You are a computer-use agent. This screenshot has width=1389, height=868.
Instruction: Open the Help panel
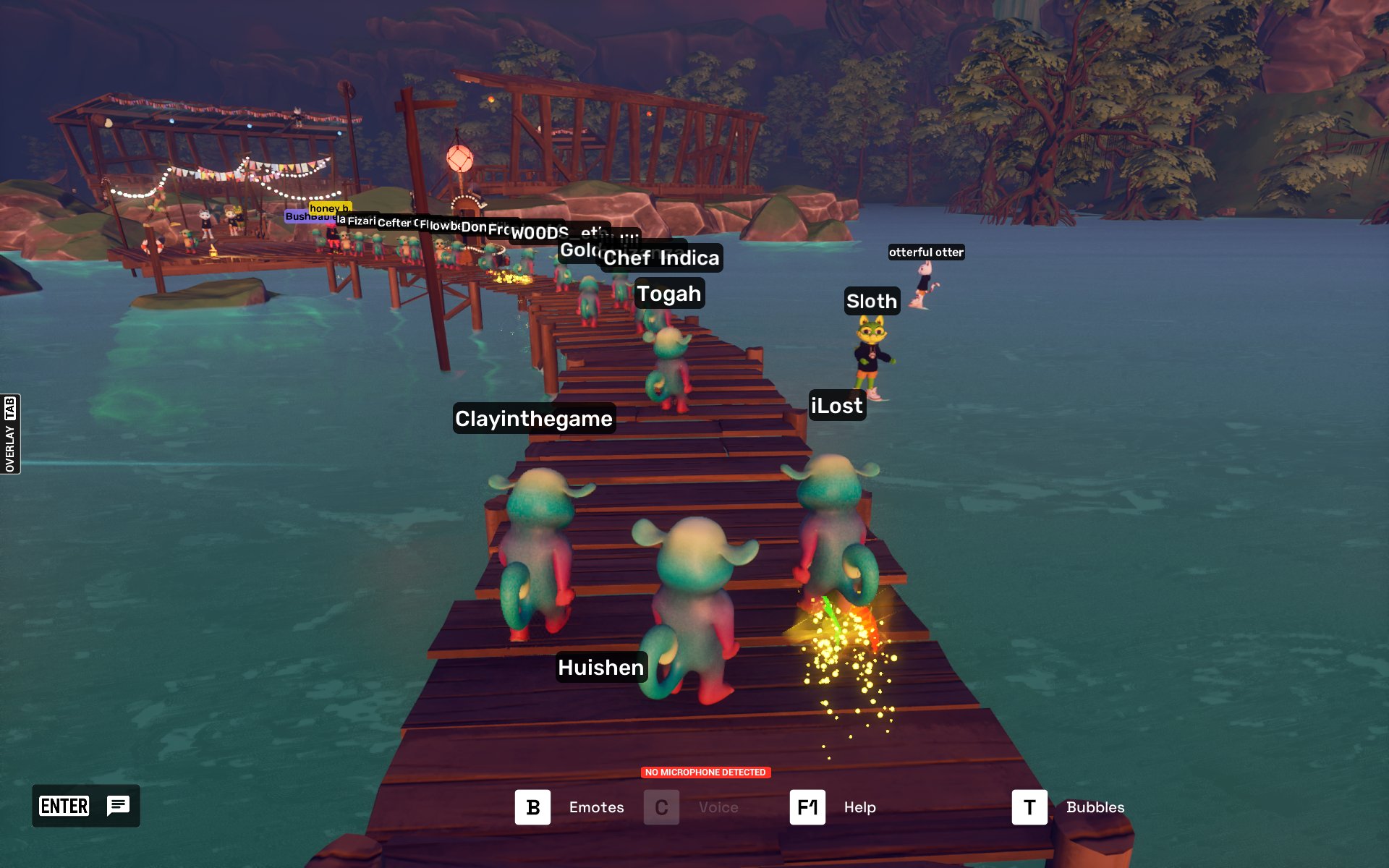(807, 807)
